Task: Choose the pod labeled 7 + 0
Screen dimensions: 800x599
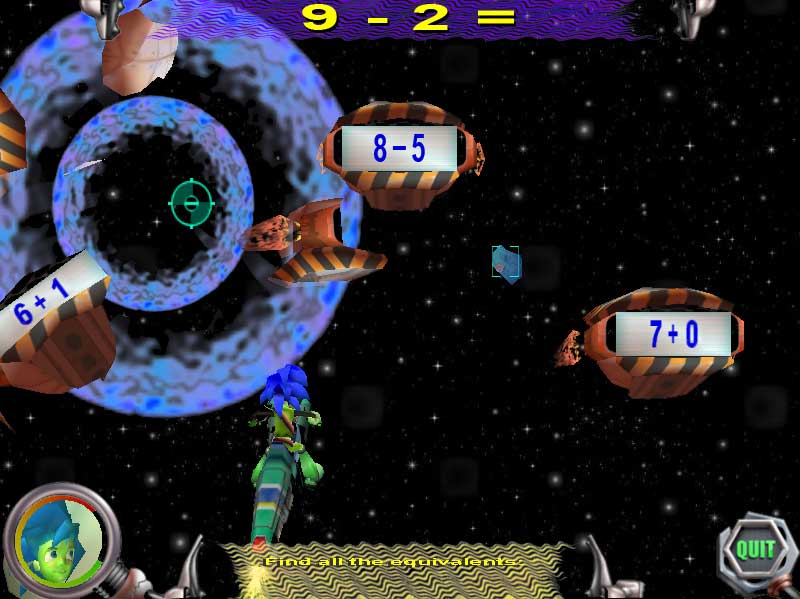Action: tap(674, 334)
